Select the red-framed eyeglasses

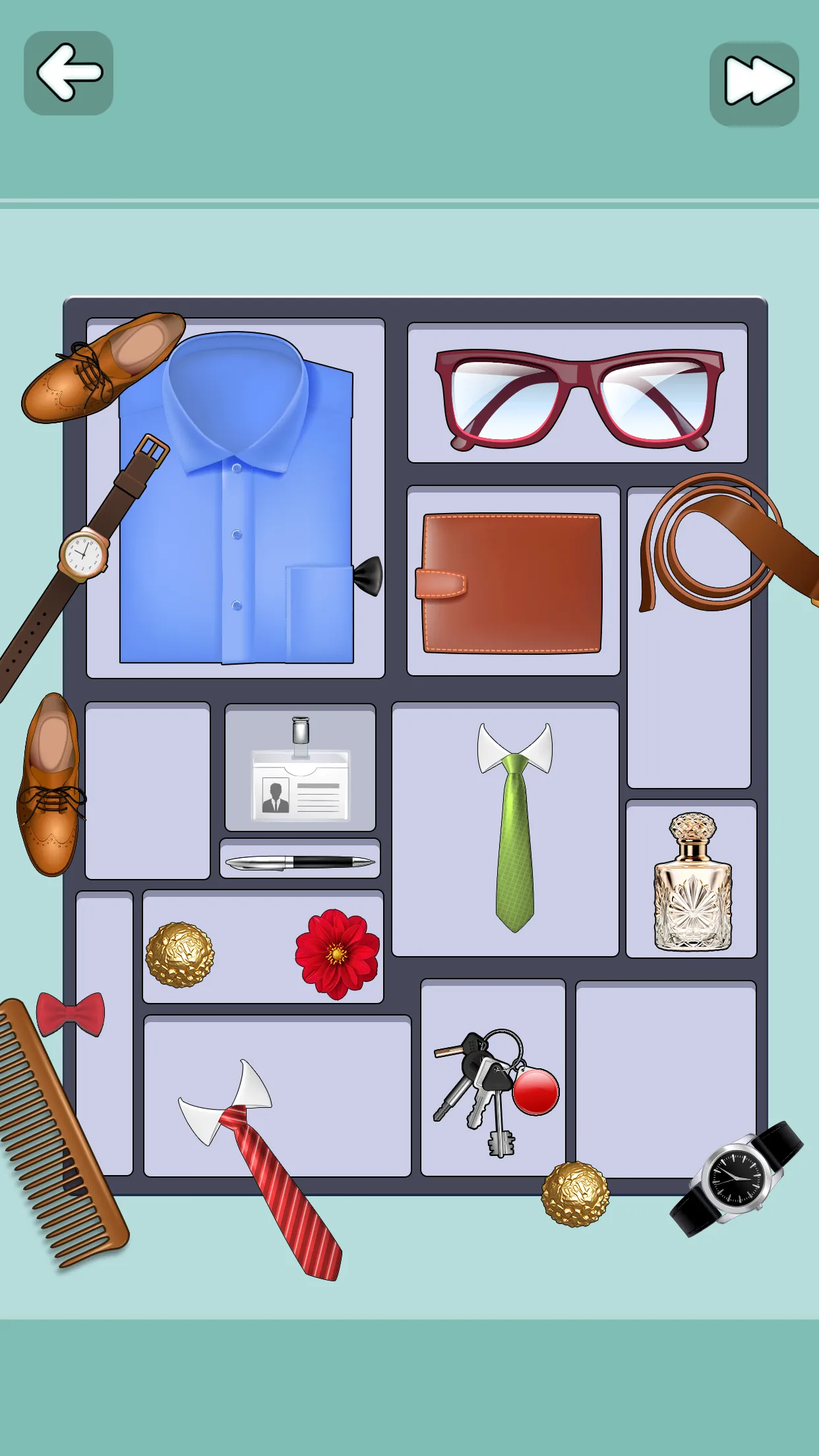pyautogui.click(x=578, y=398)
